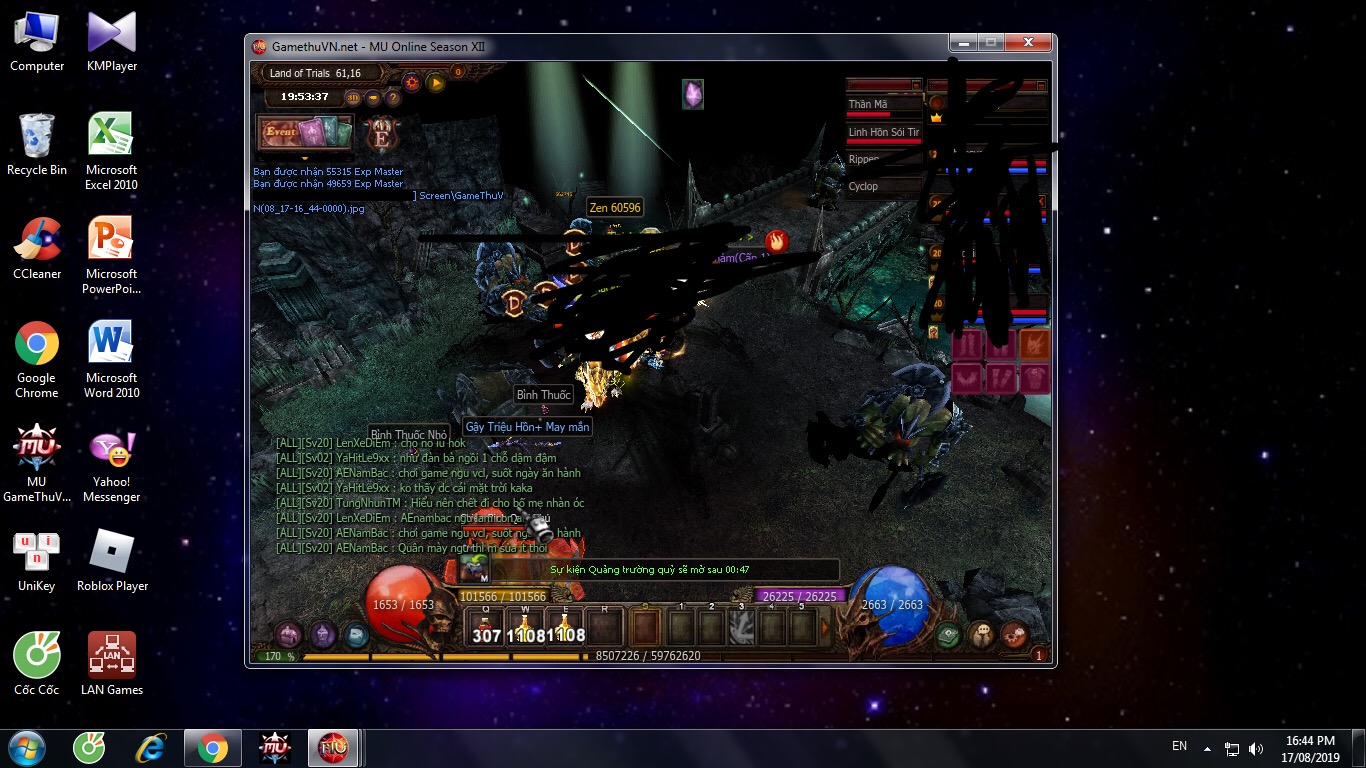Activate the yellow play arrow button
The width and height of the screenshot is (1366, 768).
(x=436, y=83)
